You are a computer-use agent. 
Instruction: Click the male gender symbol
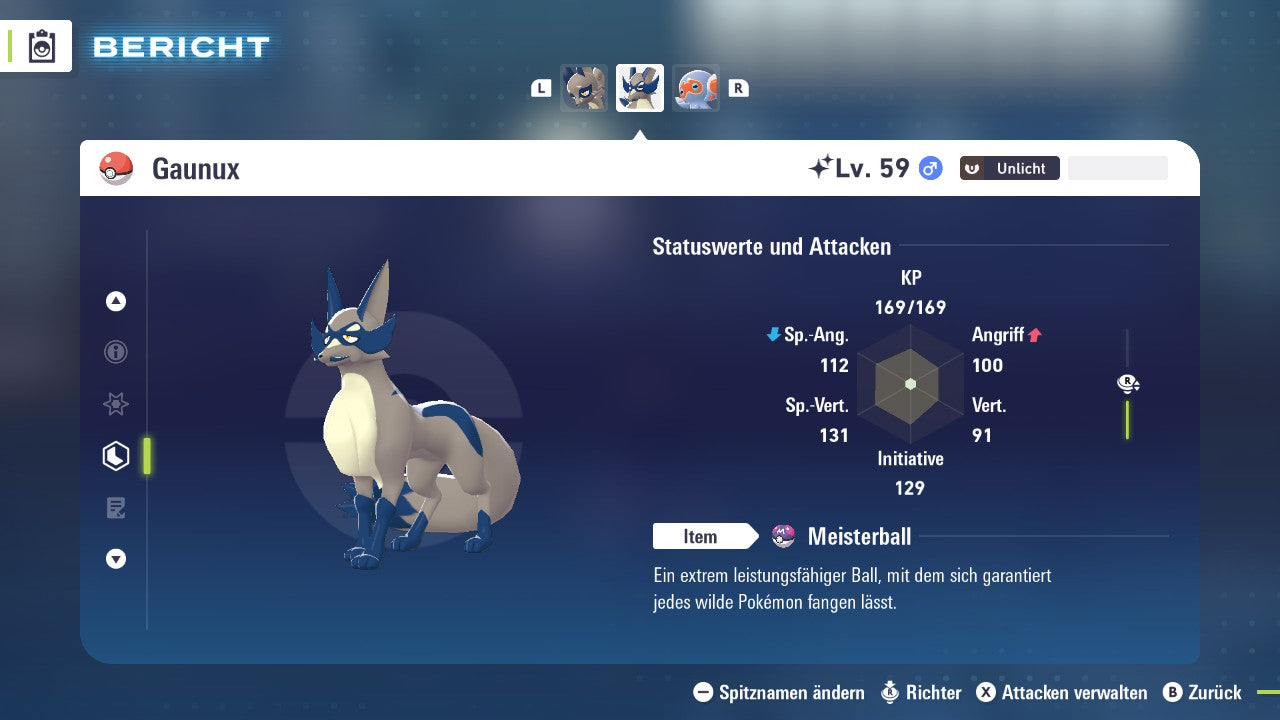928,169
